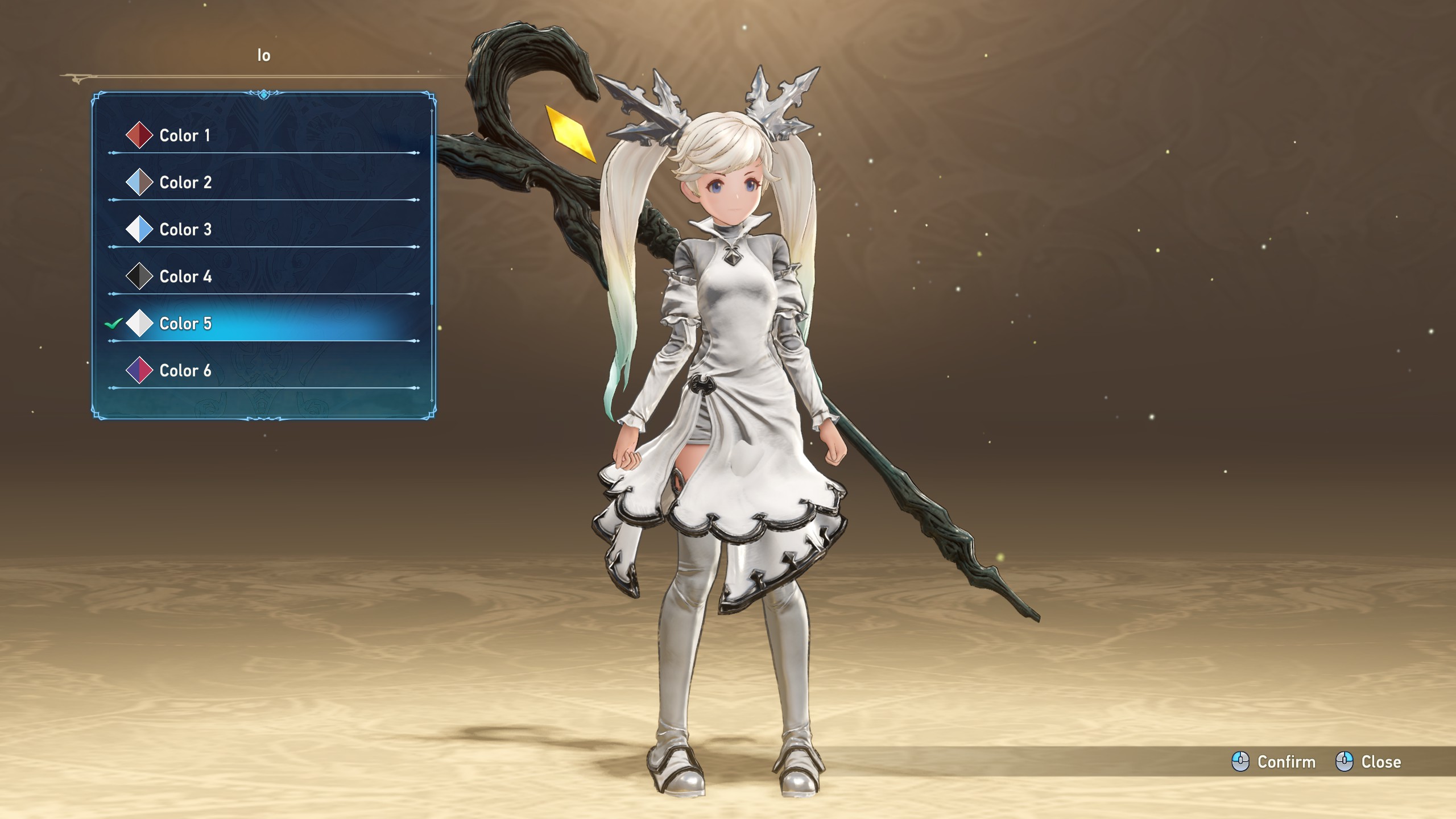
Task: Select the Color 4 black outfit
Action: click(185, 277)
